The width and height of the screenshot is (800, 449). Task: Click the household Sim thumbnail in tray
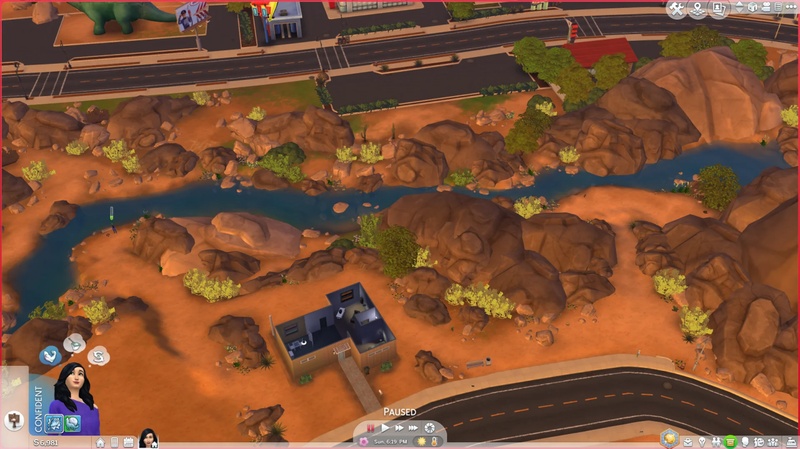pyautogui.click(x=149, y=437)
